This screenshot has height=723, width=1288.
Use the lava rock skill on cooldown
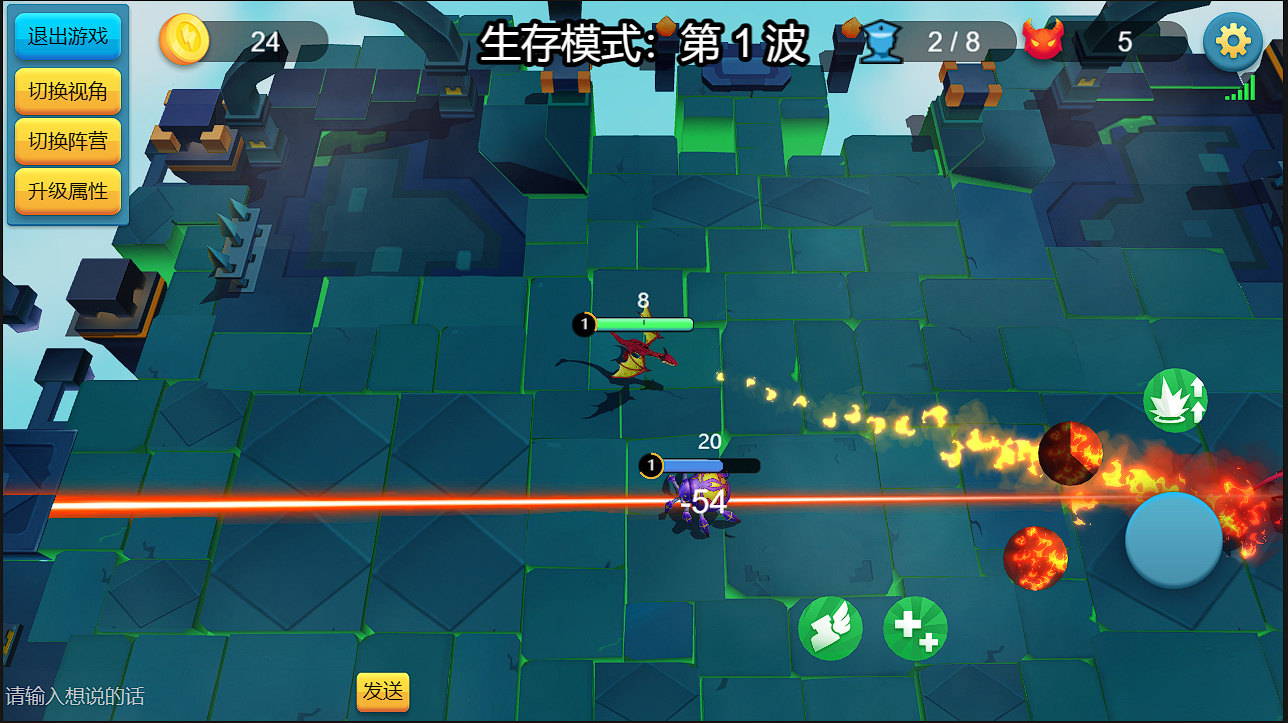click(1070, 454)
